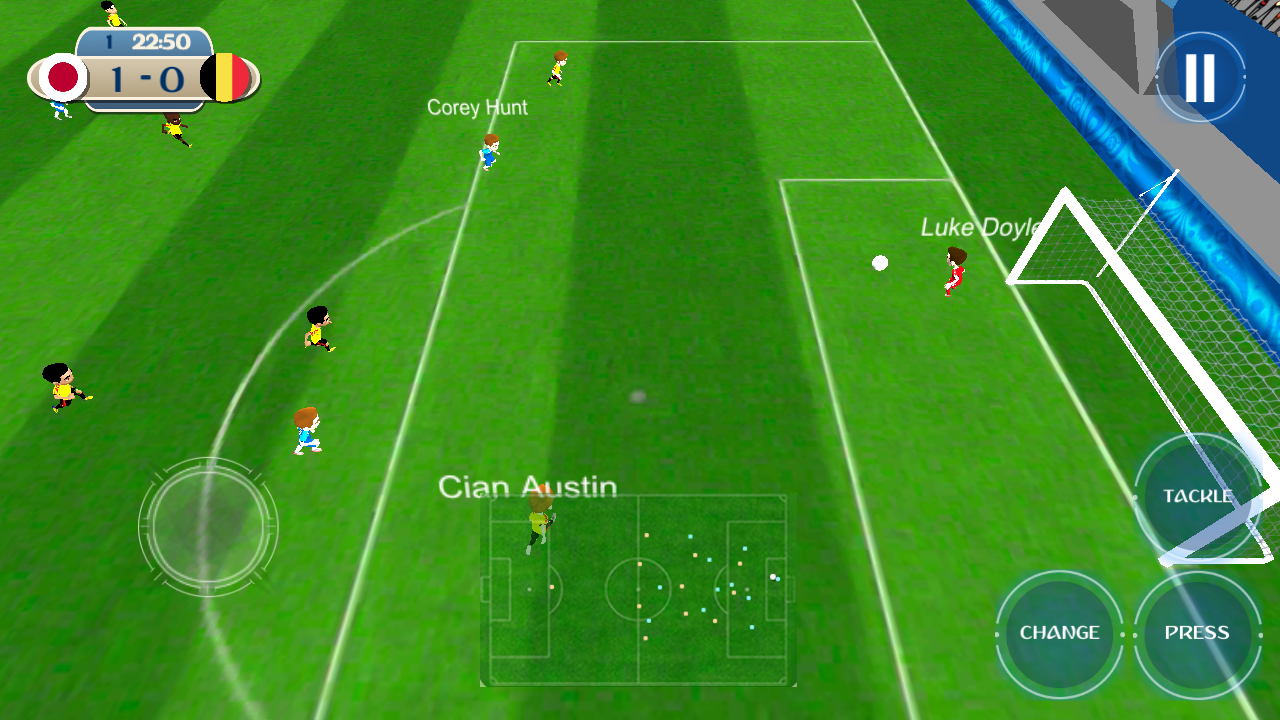Tap the pause icon
Viewport: 1280px width, 720px height.
1199,76
